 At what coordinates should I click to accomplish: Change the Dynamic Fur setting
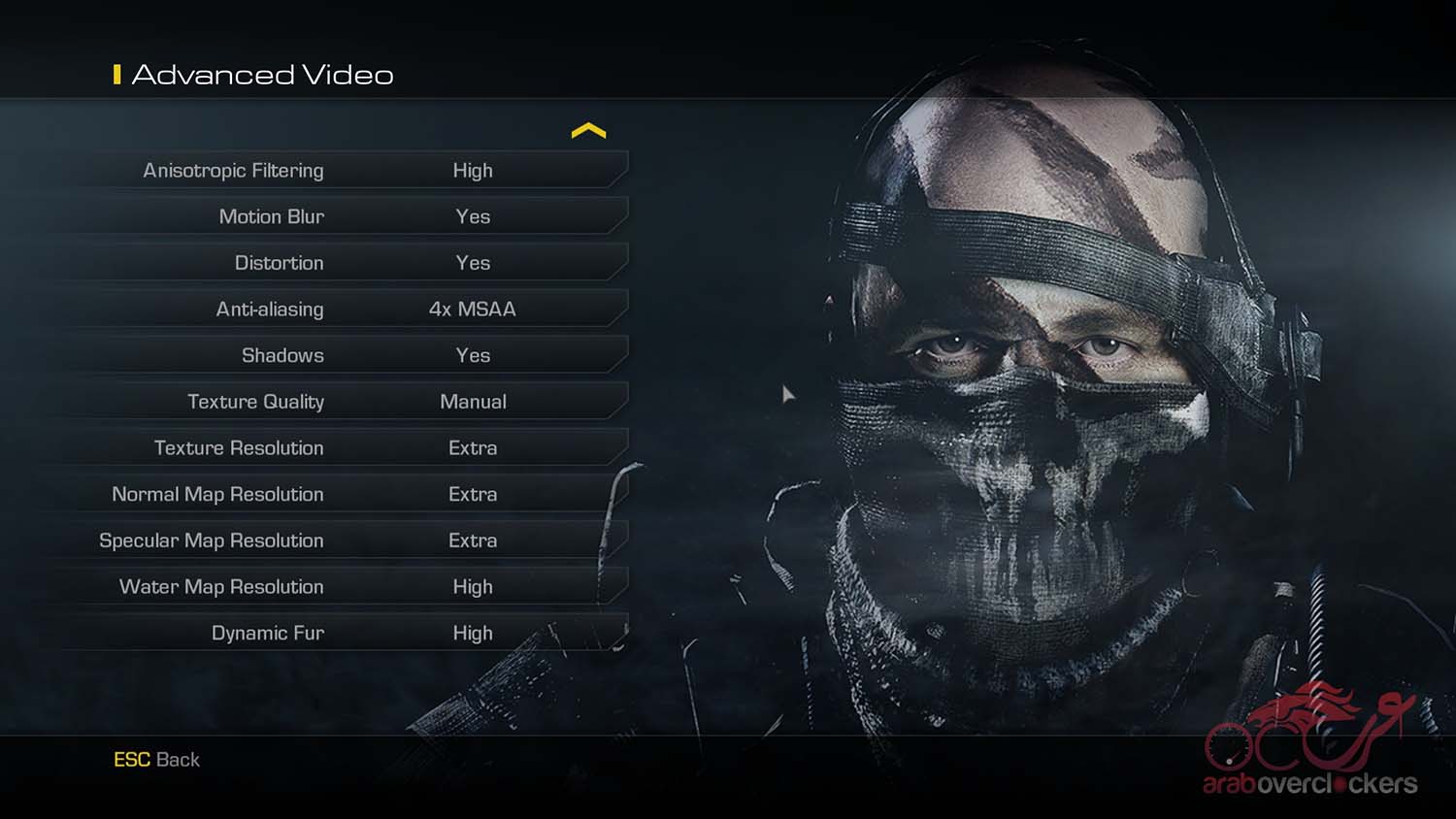tap(473, 633)
